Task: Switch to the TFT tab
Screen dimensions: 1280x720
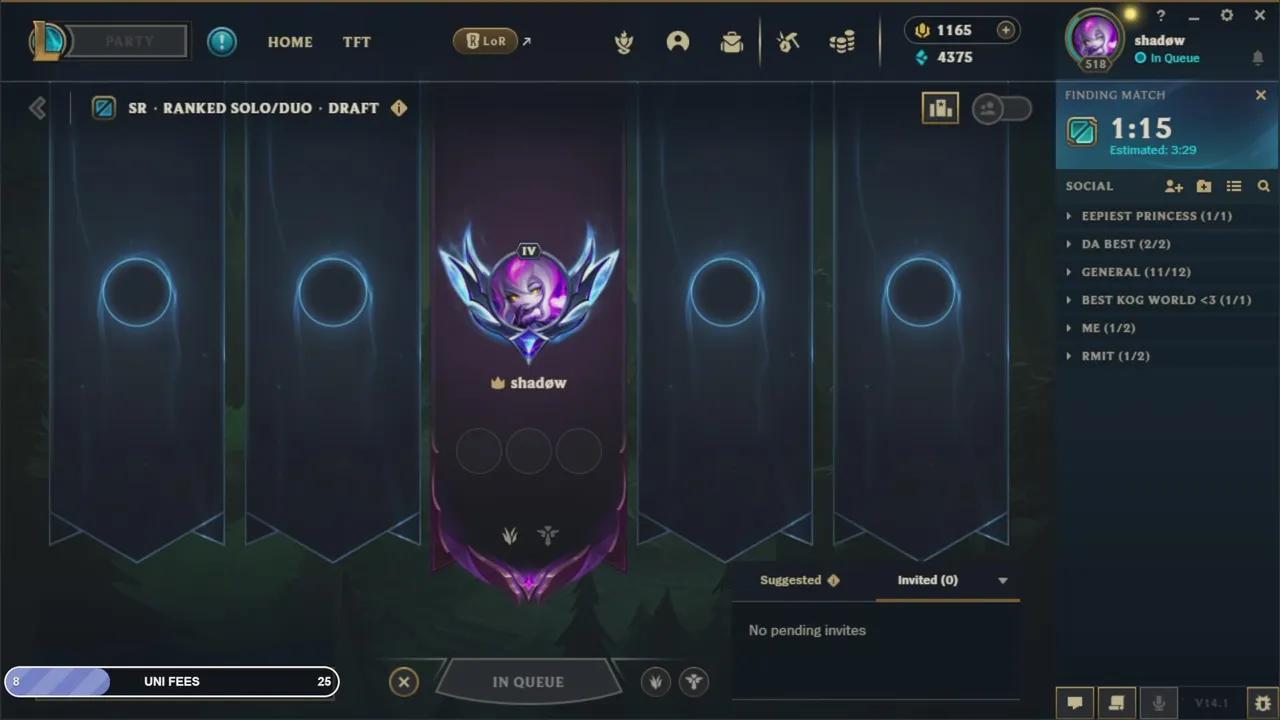Action: point(356,42)
